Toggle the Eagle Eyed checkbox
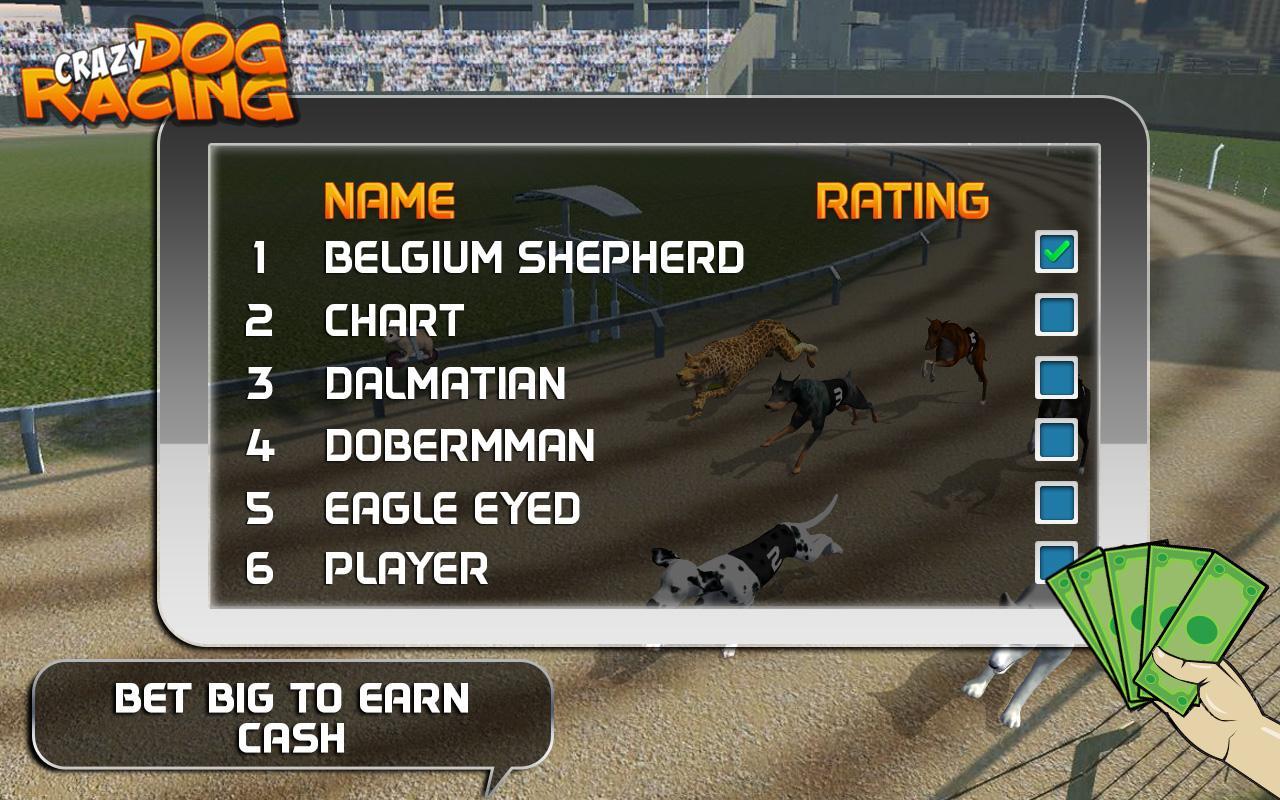 pyautogui.click(x=1056, y=502)
